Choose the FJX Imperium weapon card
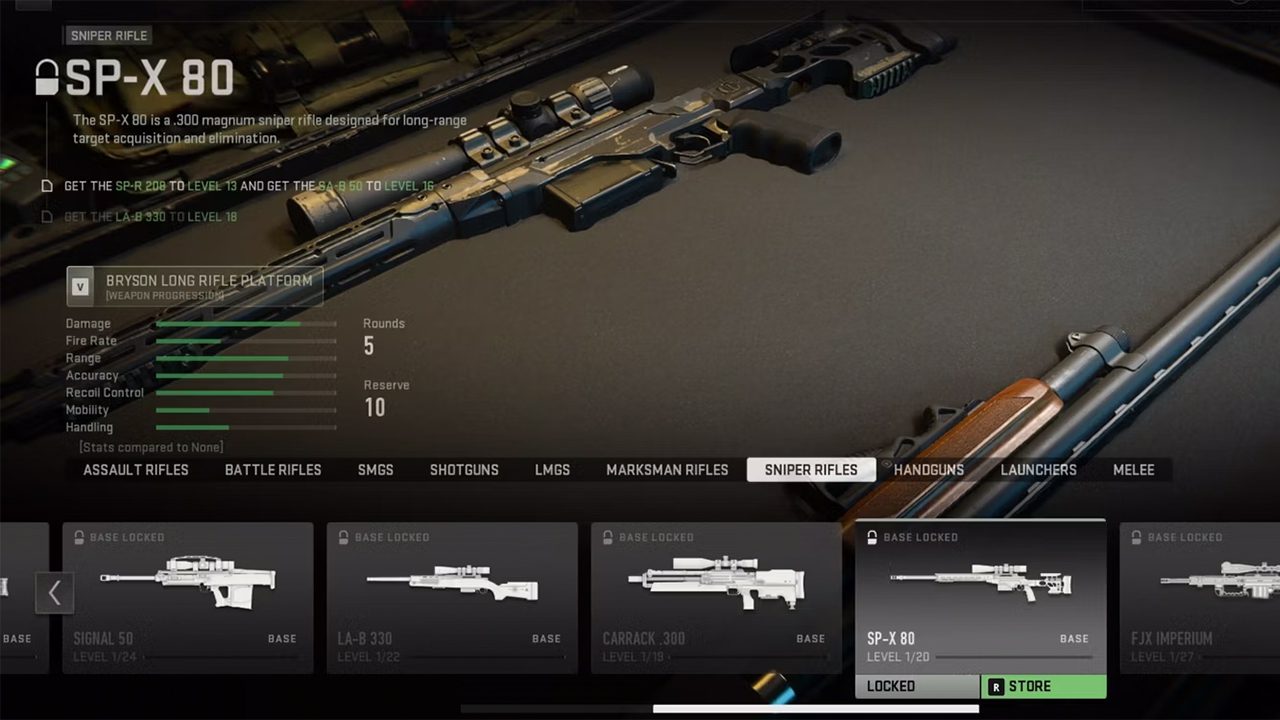 coord(1200,597)
